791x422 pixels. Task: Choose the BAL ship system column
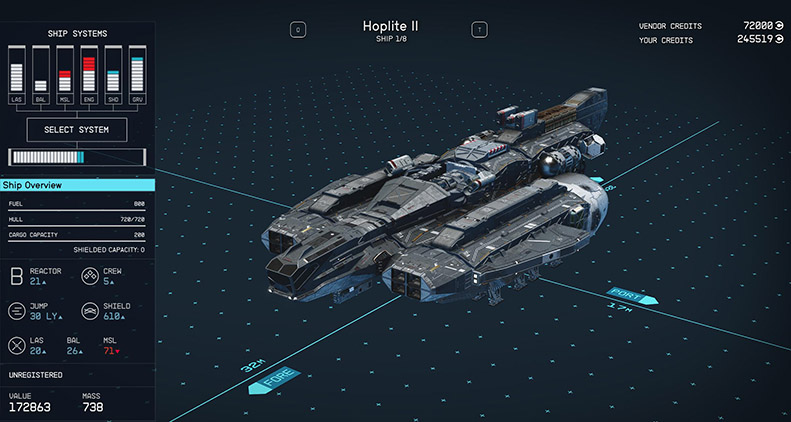click(x=40, y=77)
